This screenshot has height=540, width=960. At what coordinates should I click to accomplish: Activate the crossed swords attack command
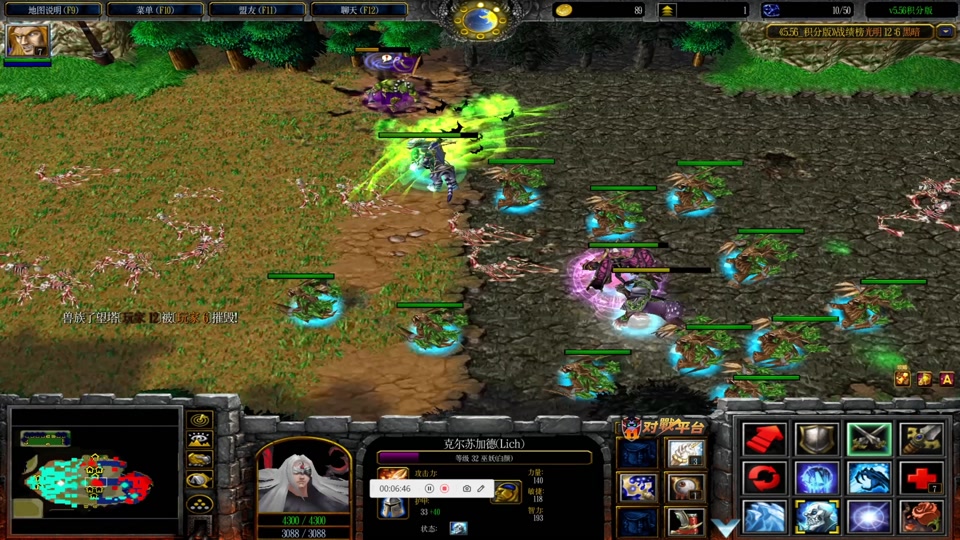coord(868,438)
